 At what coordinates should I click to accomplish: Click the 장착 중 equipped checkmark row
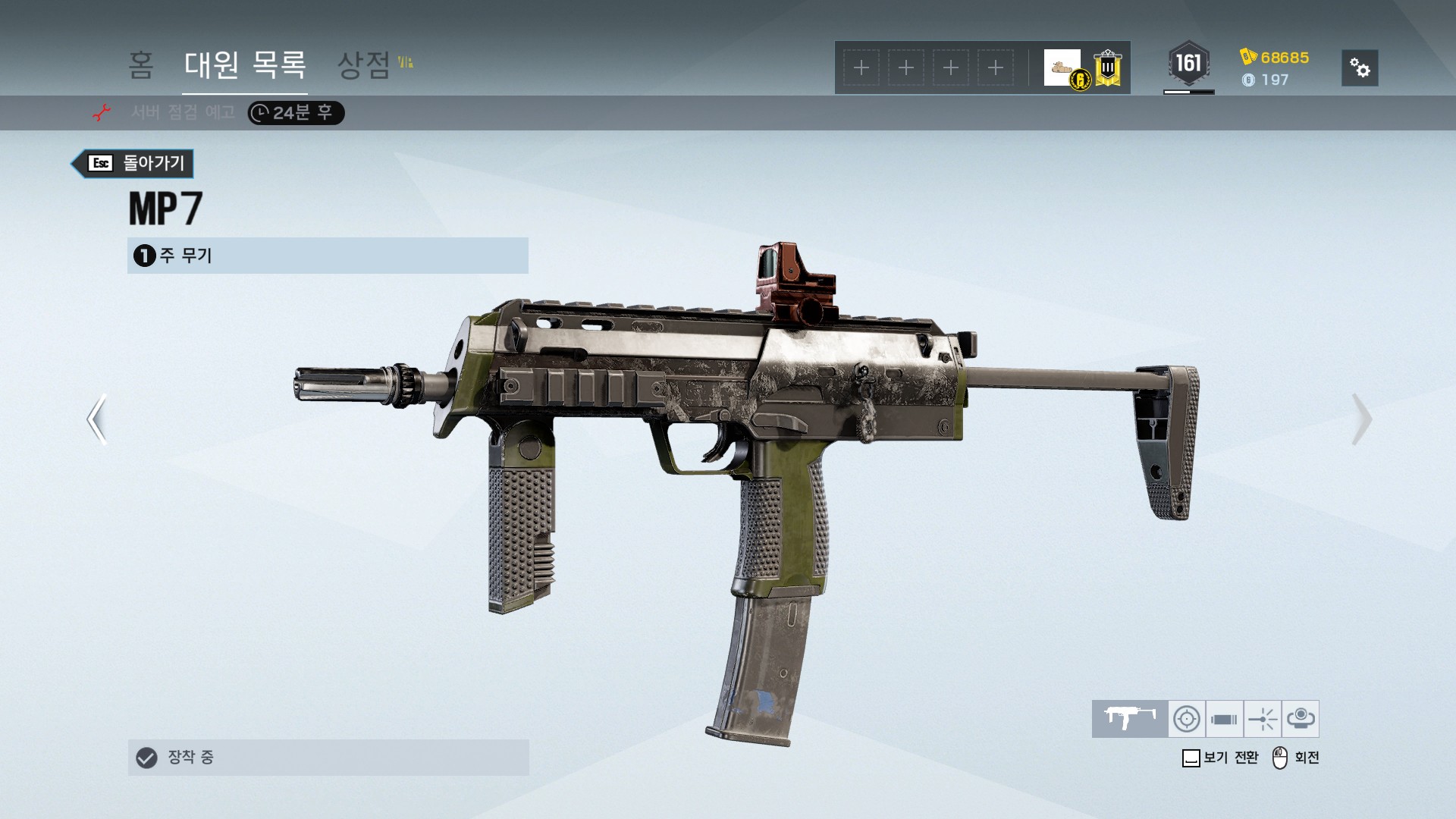click(328, 757)
